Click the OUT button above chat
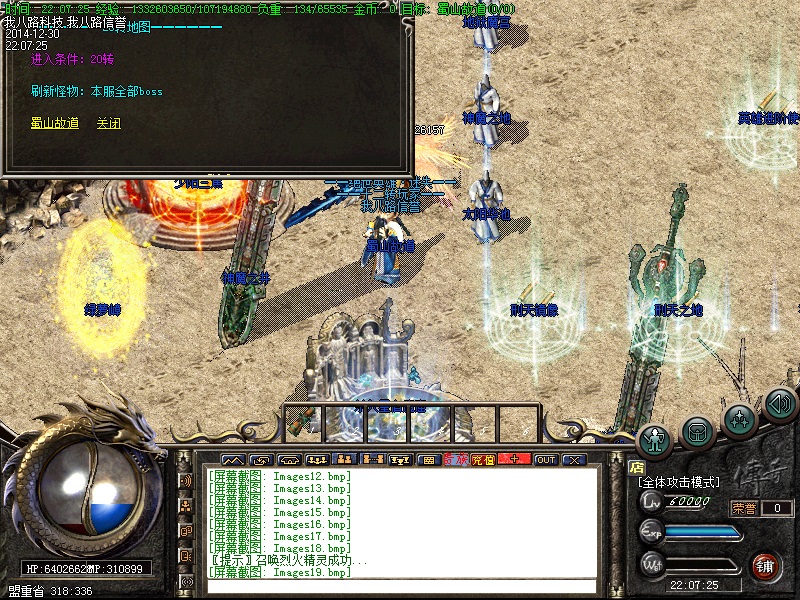The width and height of the screenshot is (800, 600). click(545, 460)
